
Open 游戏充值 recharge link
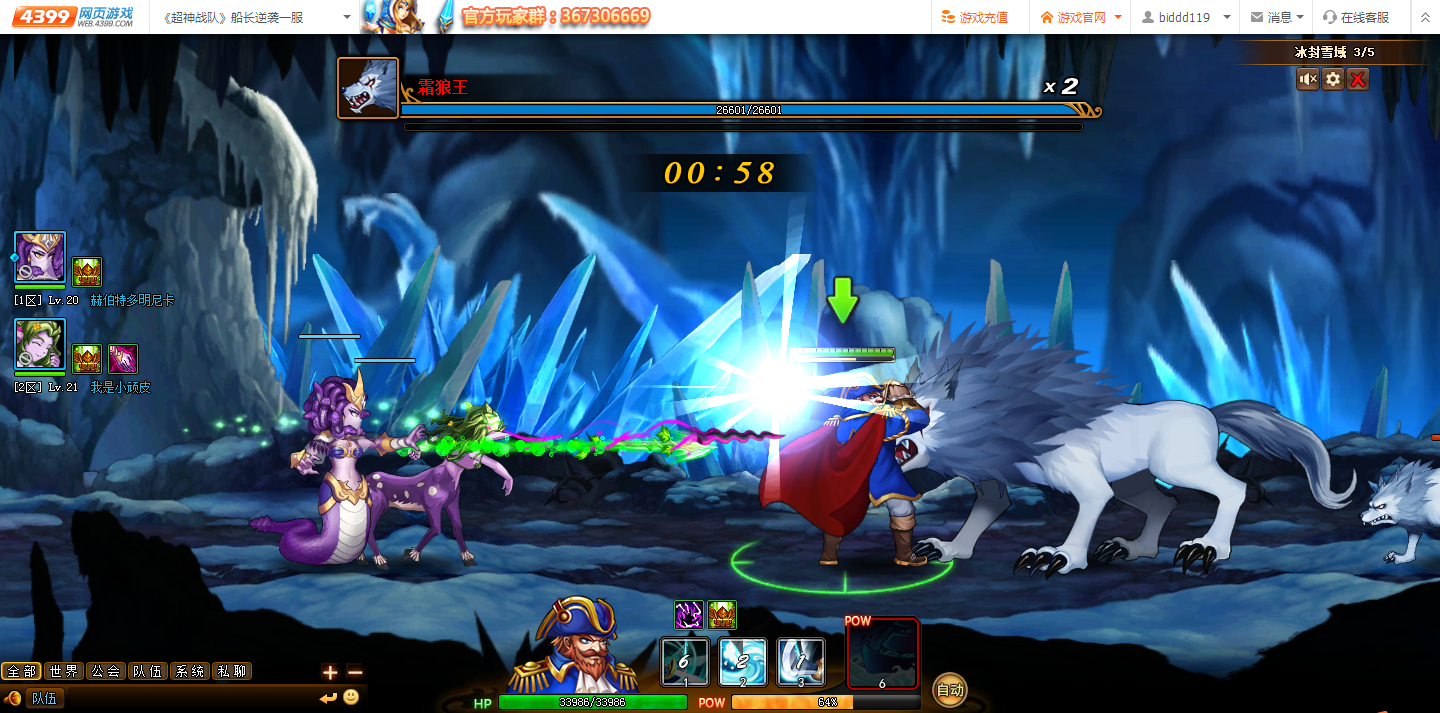click(x=976, y=17)
